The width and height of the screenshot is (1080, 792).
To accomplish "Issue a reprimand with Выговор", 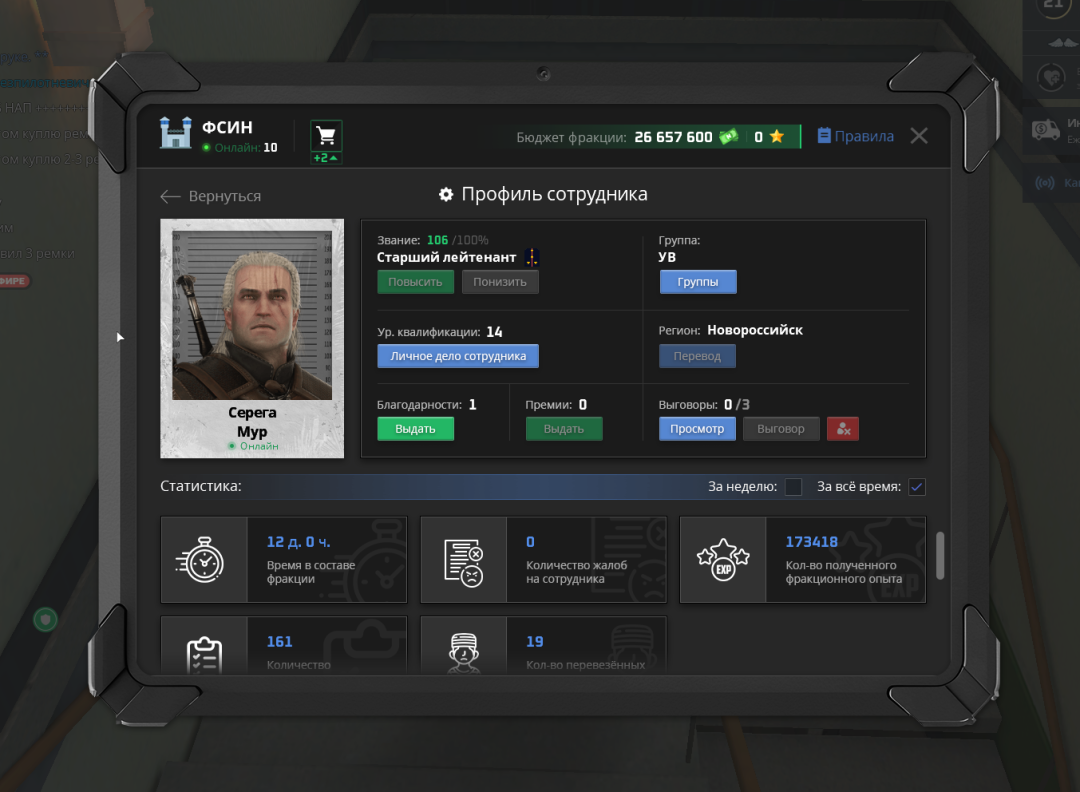I will point(781,429).
